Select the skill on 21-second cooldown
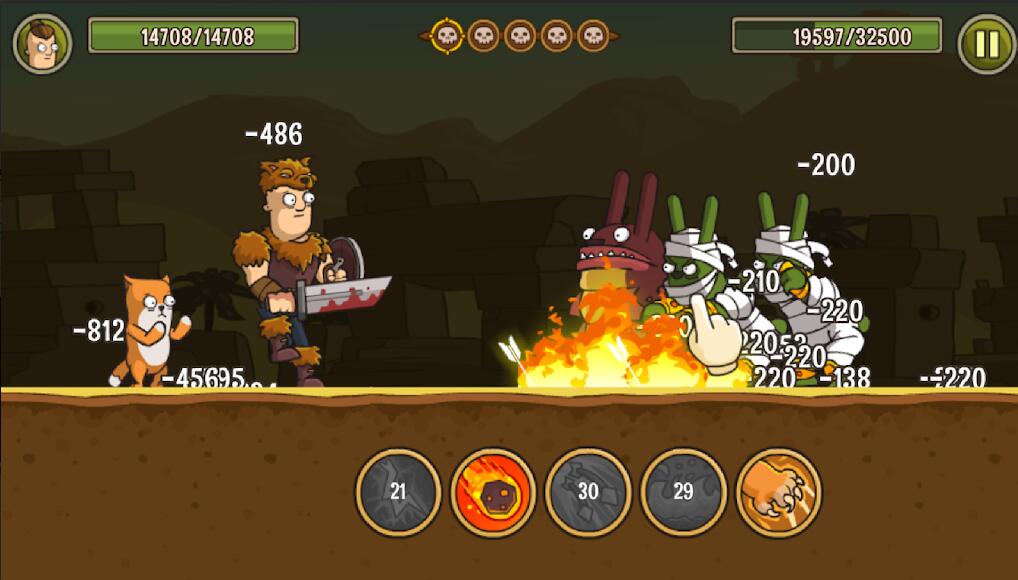Viewport: 1018px width, 580px height. [398, 492]
